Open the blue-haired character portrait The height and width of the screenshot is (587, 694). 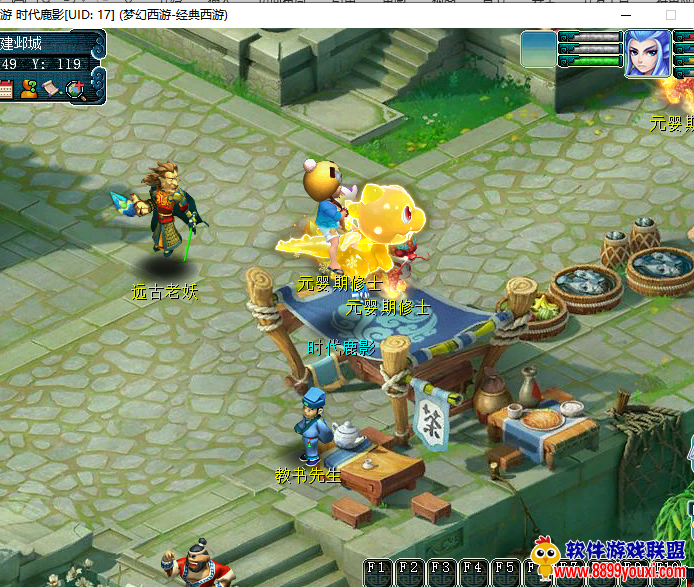(x=647, y=53)
